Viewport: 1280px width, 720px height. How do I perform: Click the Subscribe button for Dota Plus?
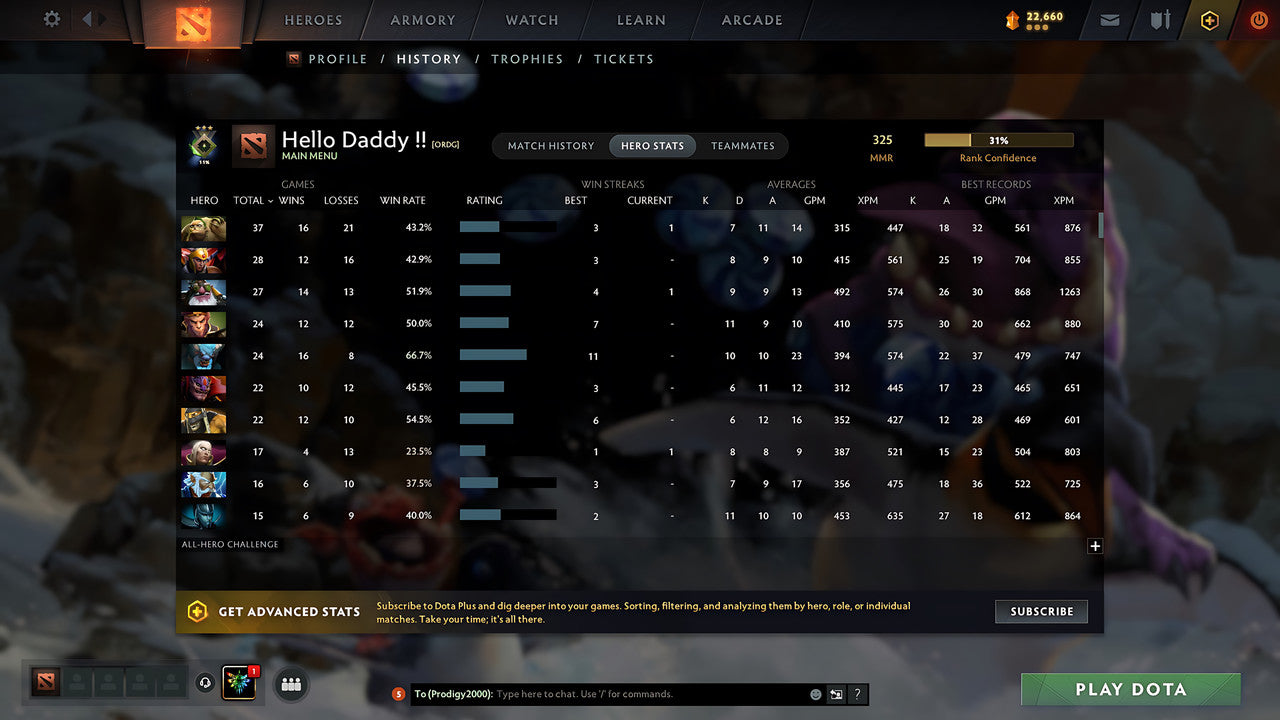click(x=1041, y=611)
